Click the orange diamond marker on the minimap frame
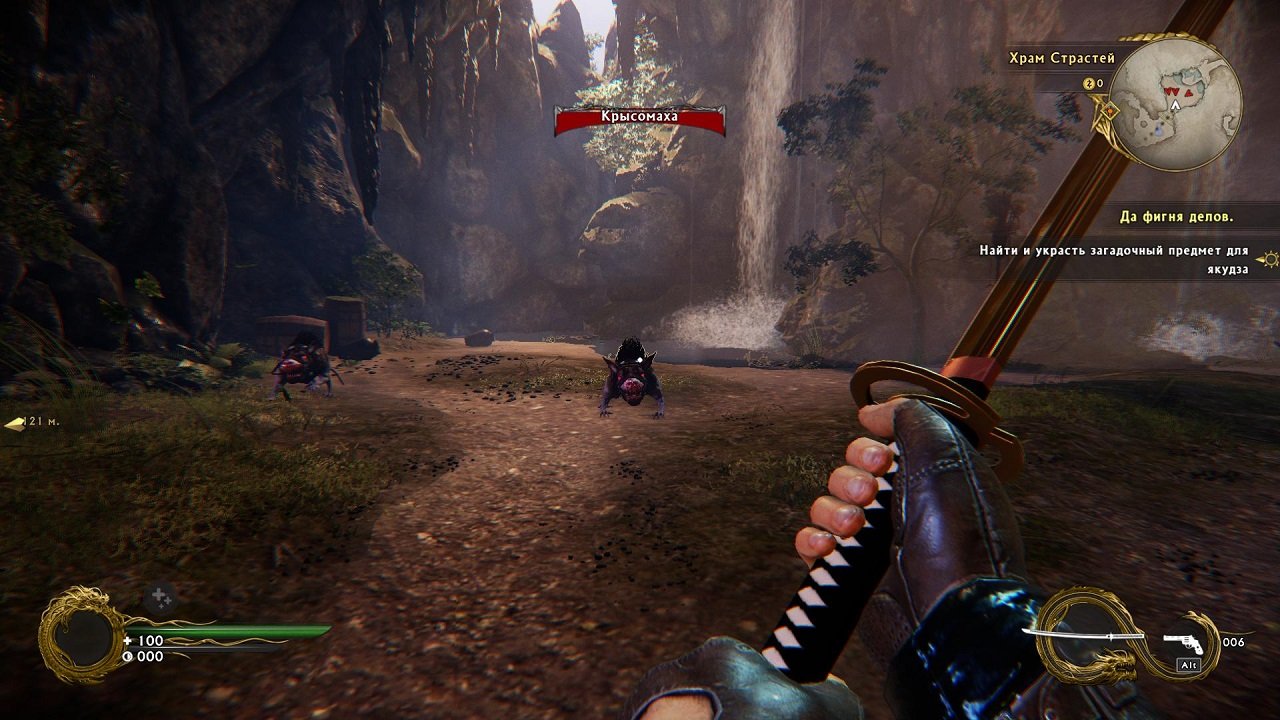Screen dimensions: 1280x720 1110,110
